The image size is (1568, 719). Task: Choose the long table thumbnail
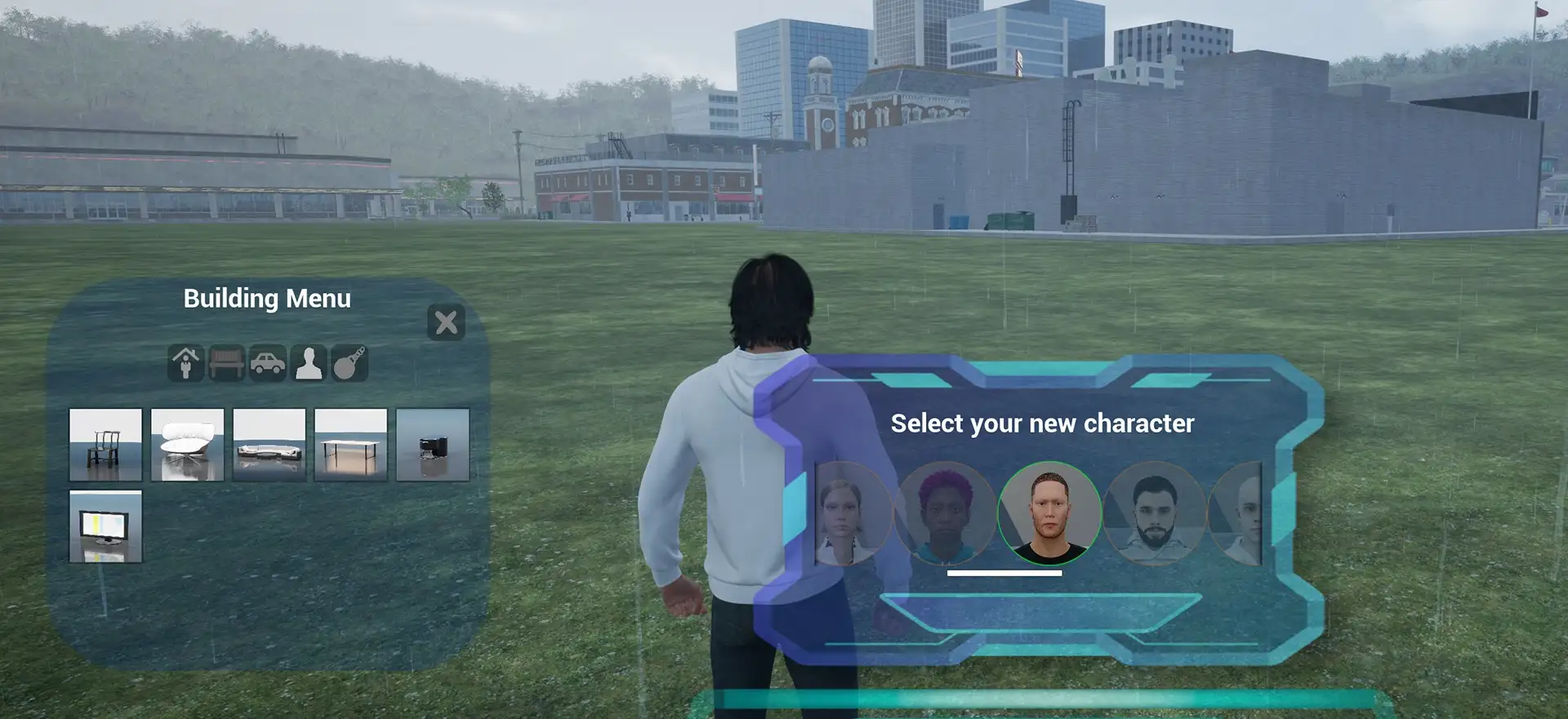point(350,445)
